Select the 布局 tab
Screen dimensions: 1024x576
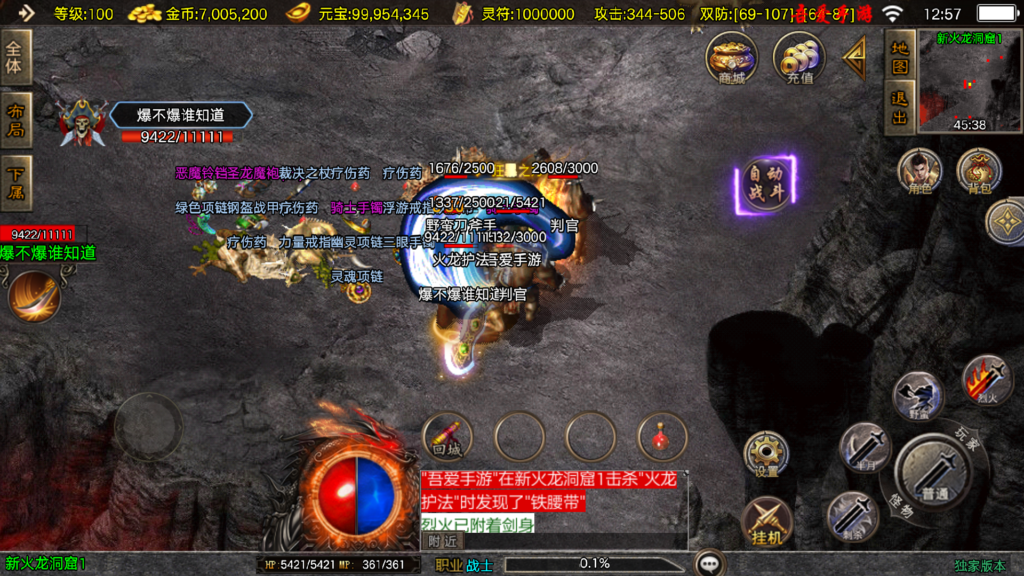pyautogui.click(x=16, y=120)
